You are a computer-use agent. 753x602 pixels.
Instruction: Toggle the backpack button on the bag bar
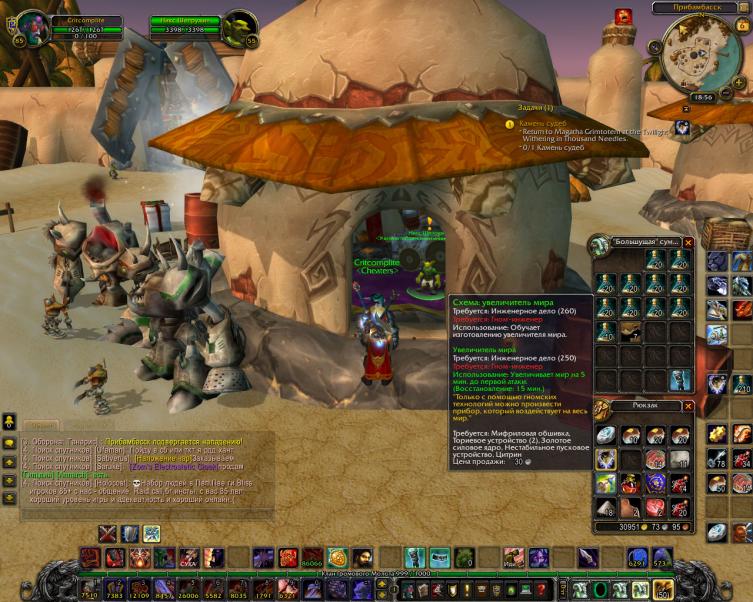coord(661,589)
